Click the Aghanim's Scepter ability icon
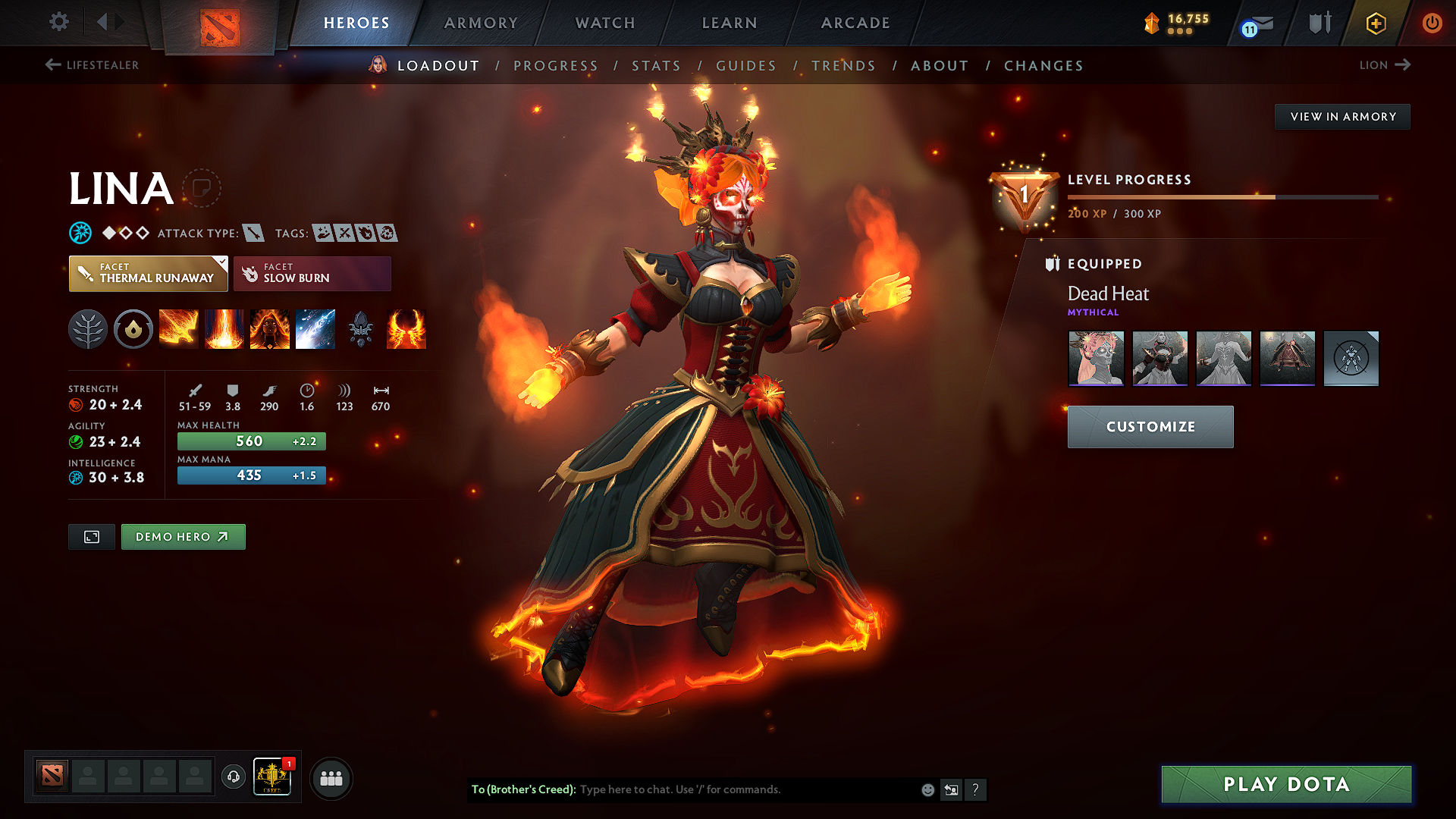Image resolution: width=1456 pixels, height=819 pixels. tap(361, 329)
